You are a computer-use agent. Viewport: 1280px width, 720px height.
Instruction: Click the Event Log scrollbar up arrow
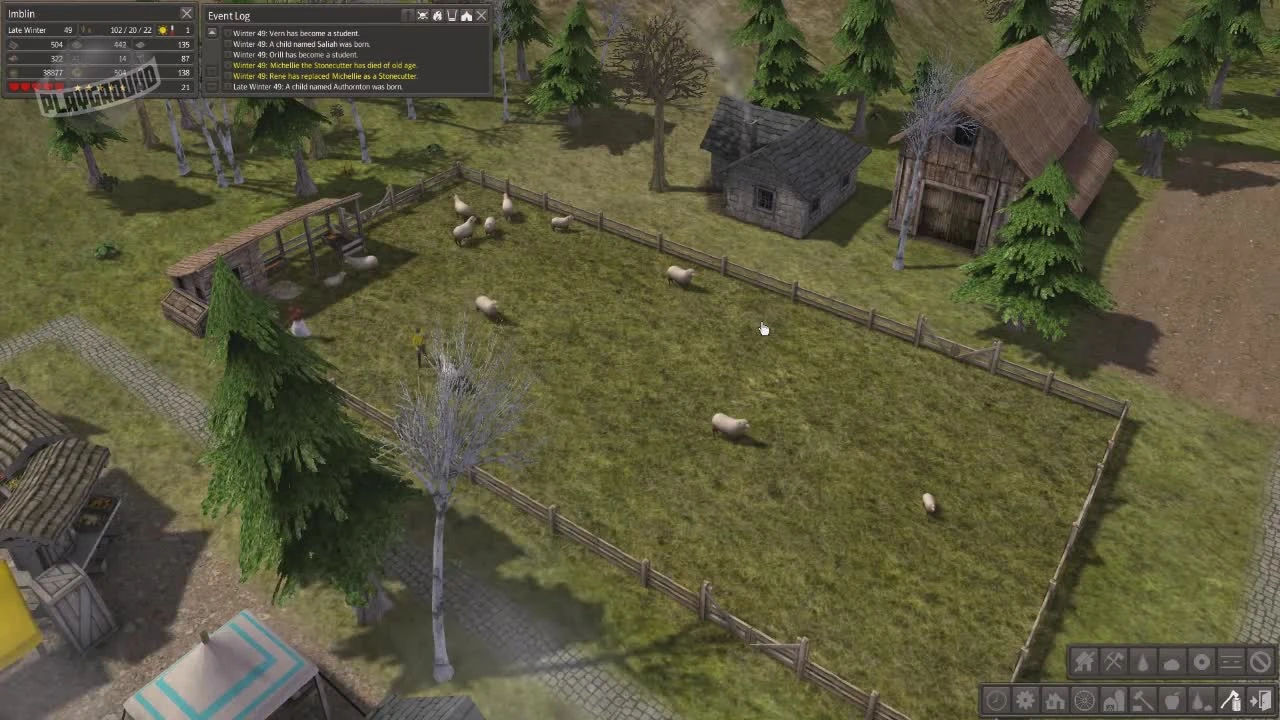[x=212, y=31]
